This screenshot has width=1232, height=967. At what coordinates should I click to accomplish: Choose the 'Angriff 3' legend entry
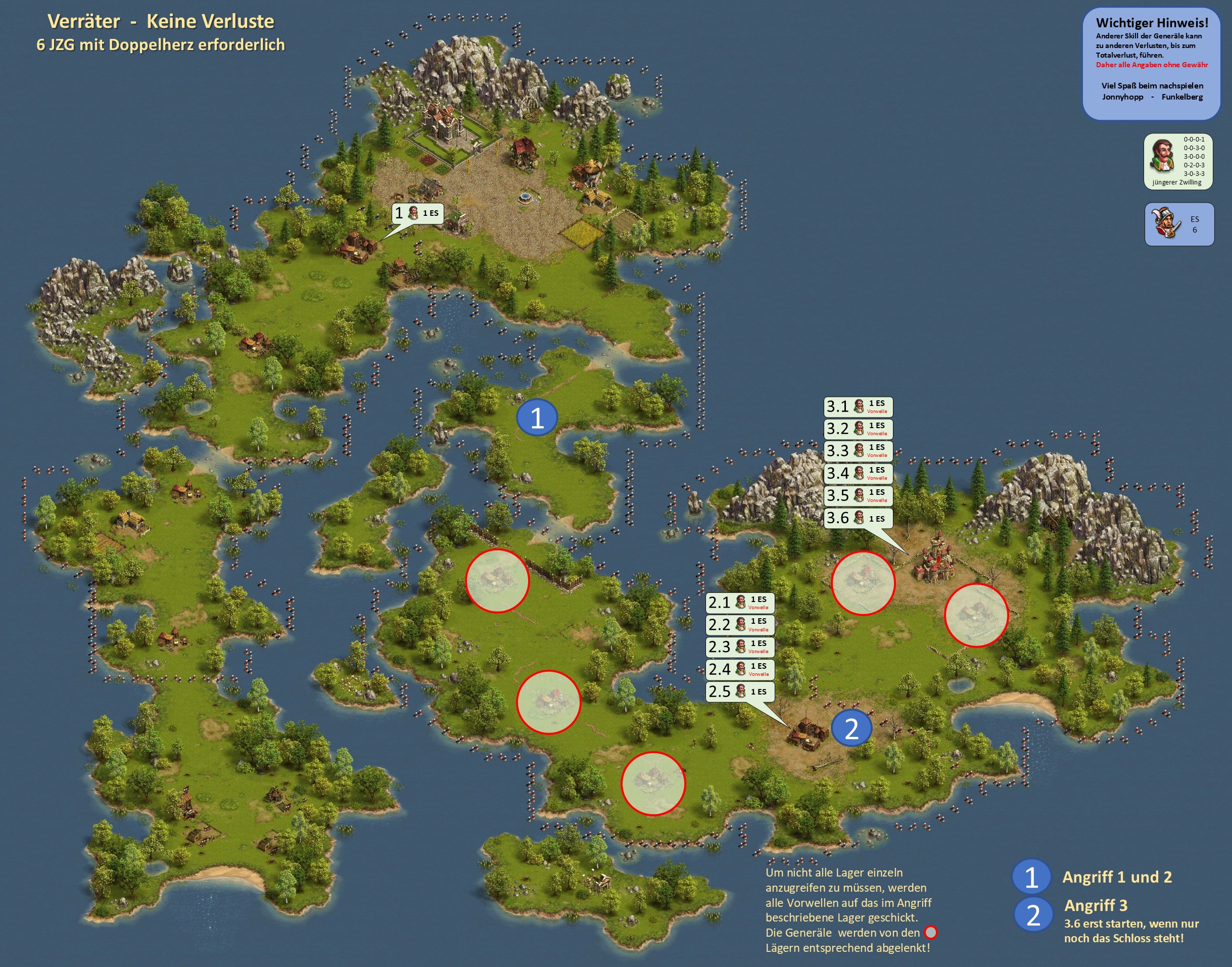click(x=1096, y=905)
